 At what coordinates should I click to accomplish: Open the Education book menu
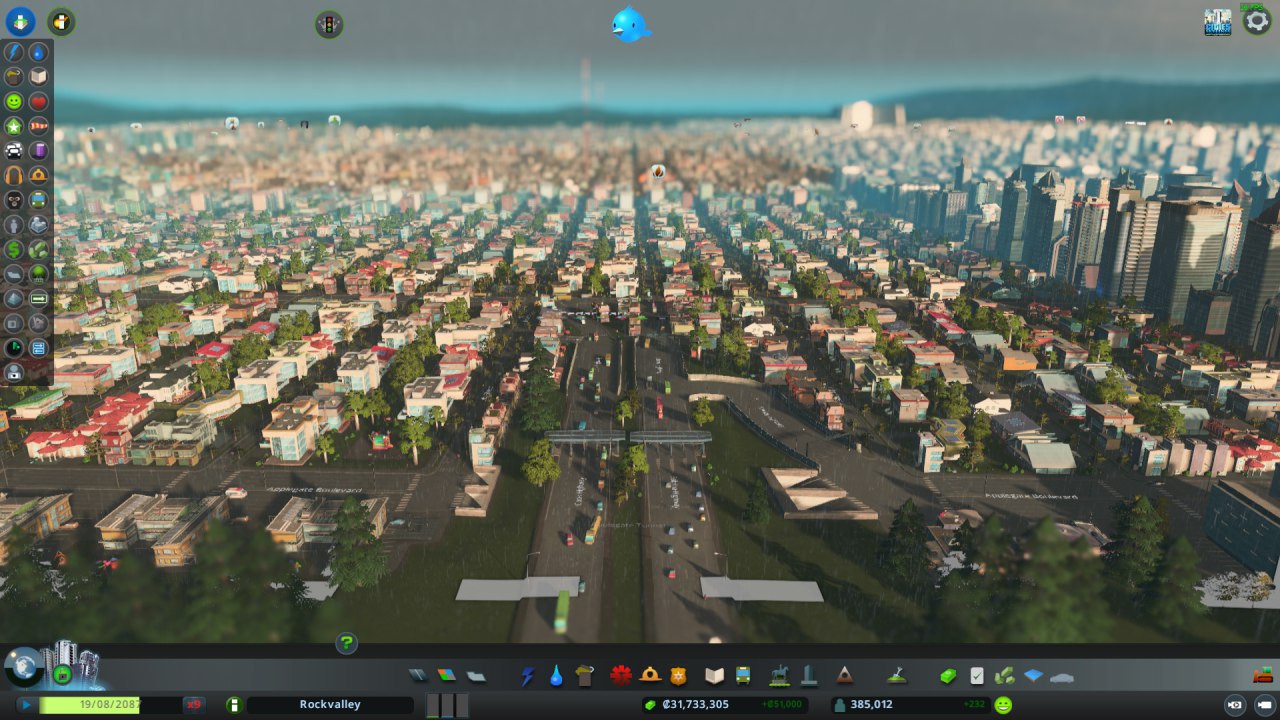714,676
